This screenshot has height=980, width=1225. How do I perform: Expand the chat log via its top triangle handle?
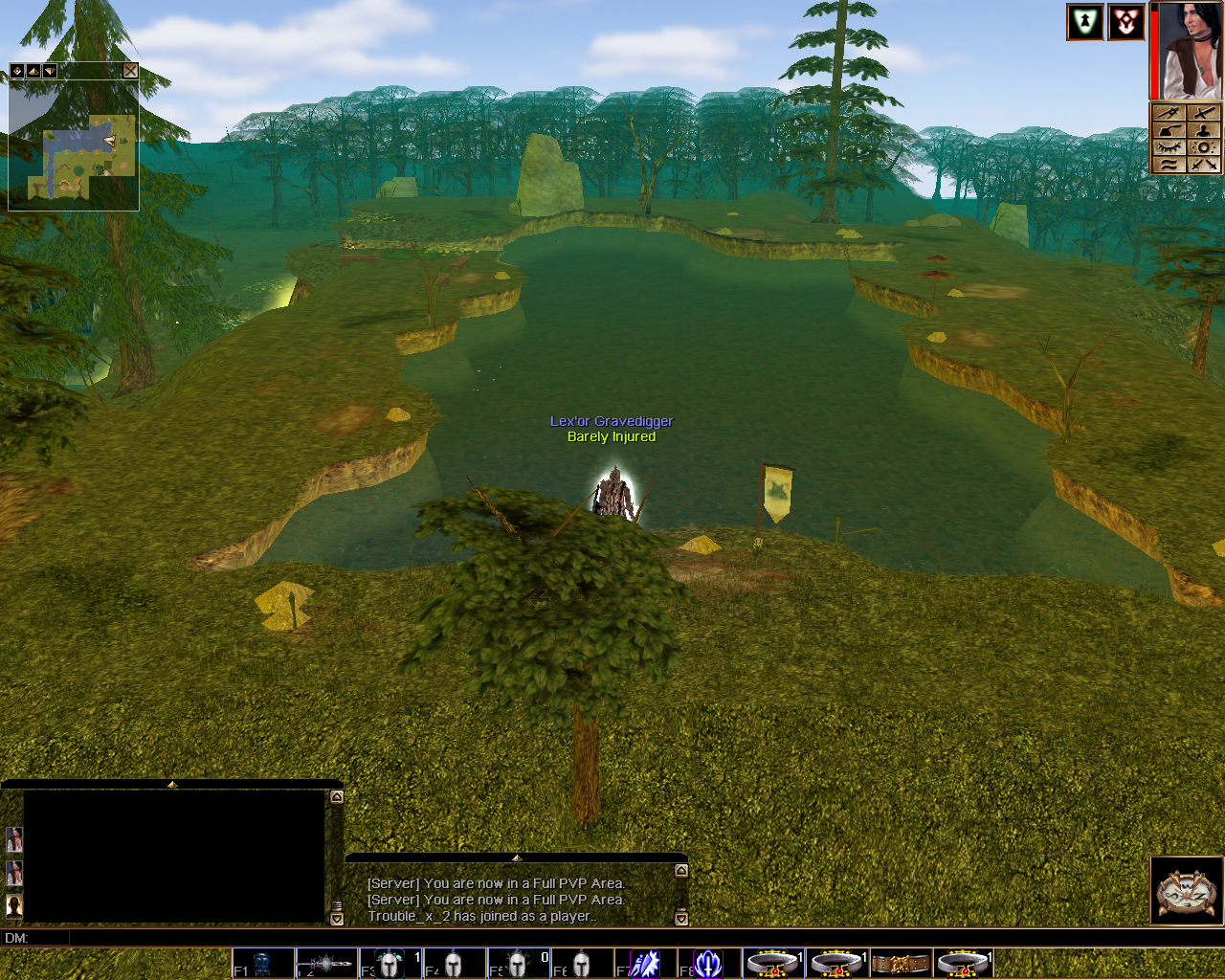point(172,782)
